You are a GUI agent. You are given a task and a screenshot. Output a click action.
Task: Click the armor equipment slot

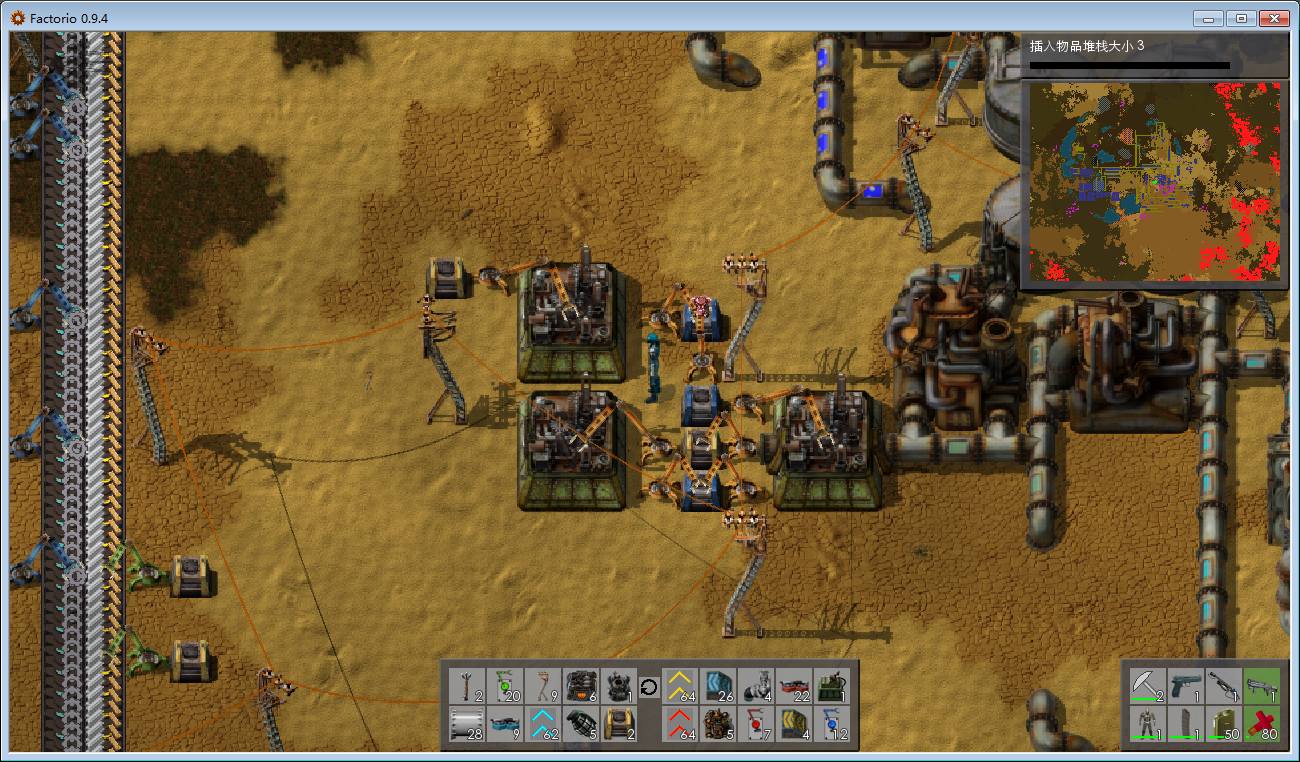point(1146,724)
